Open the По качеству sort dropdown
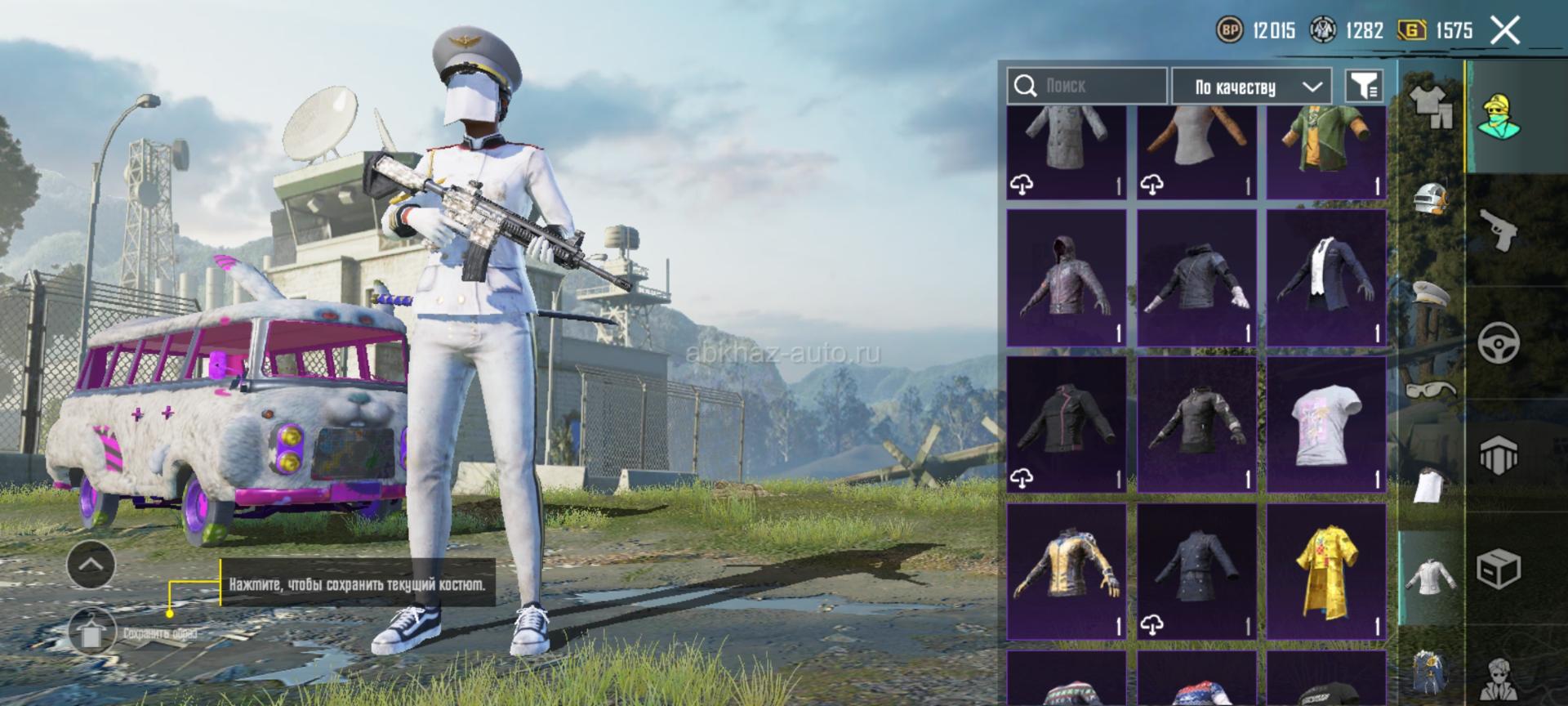The image size is (1568, 706). (1251, 87)
